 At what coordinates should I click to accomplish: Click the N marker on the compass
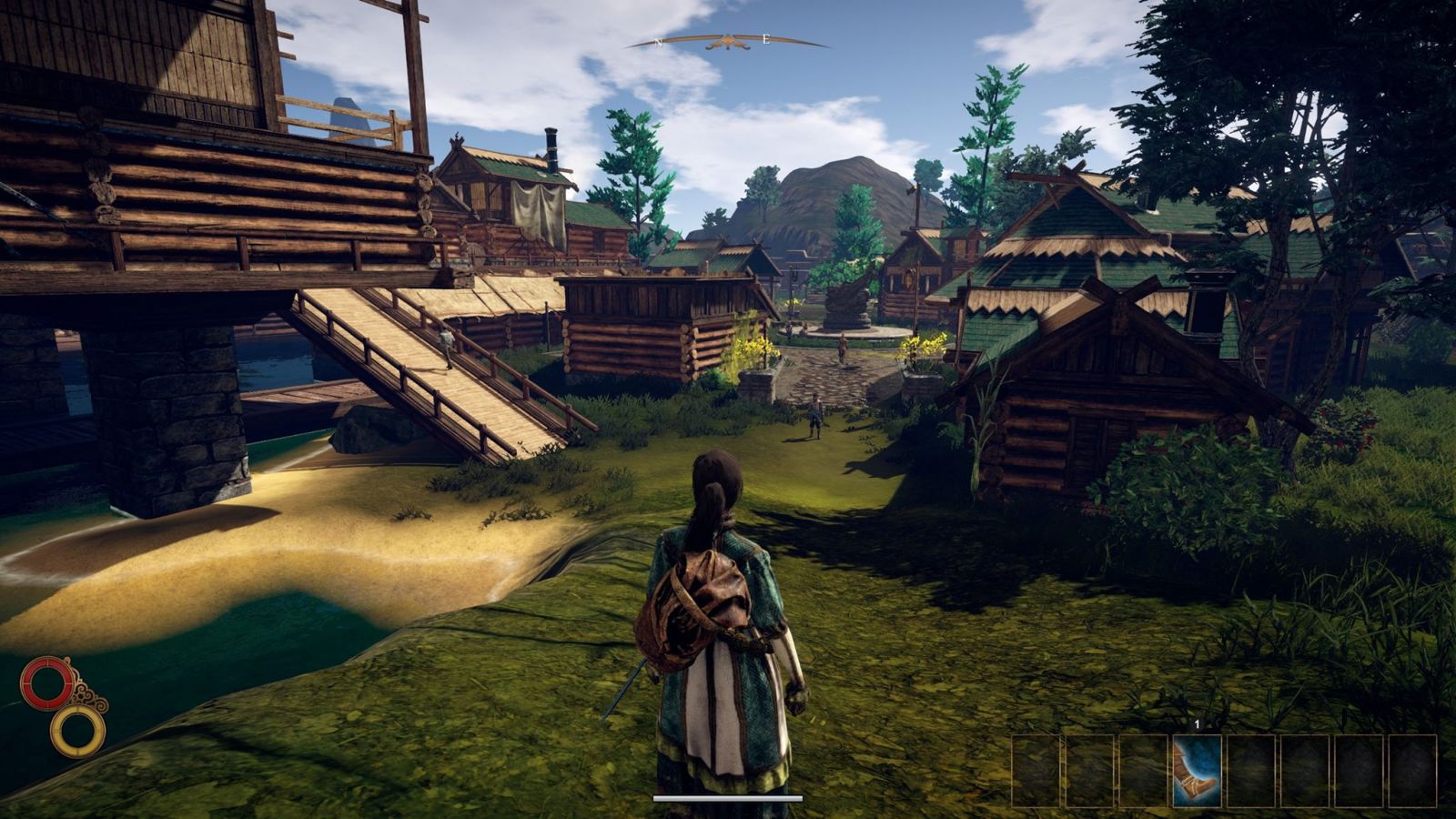tap(658, 42)
